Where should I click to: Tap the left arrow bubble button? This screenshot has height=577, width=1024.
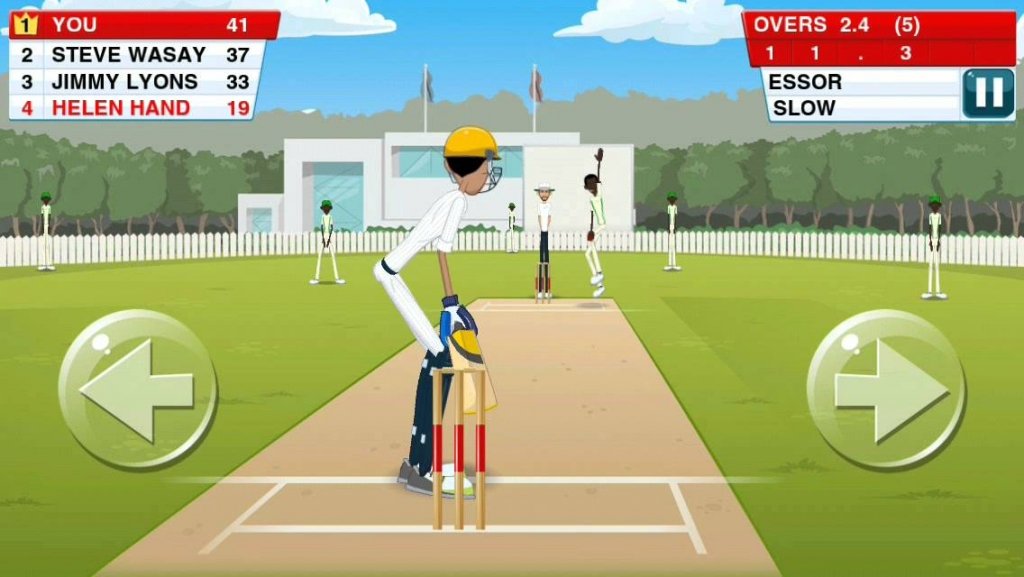(x=137, y=389)
